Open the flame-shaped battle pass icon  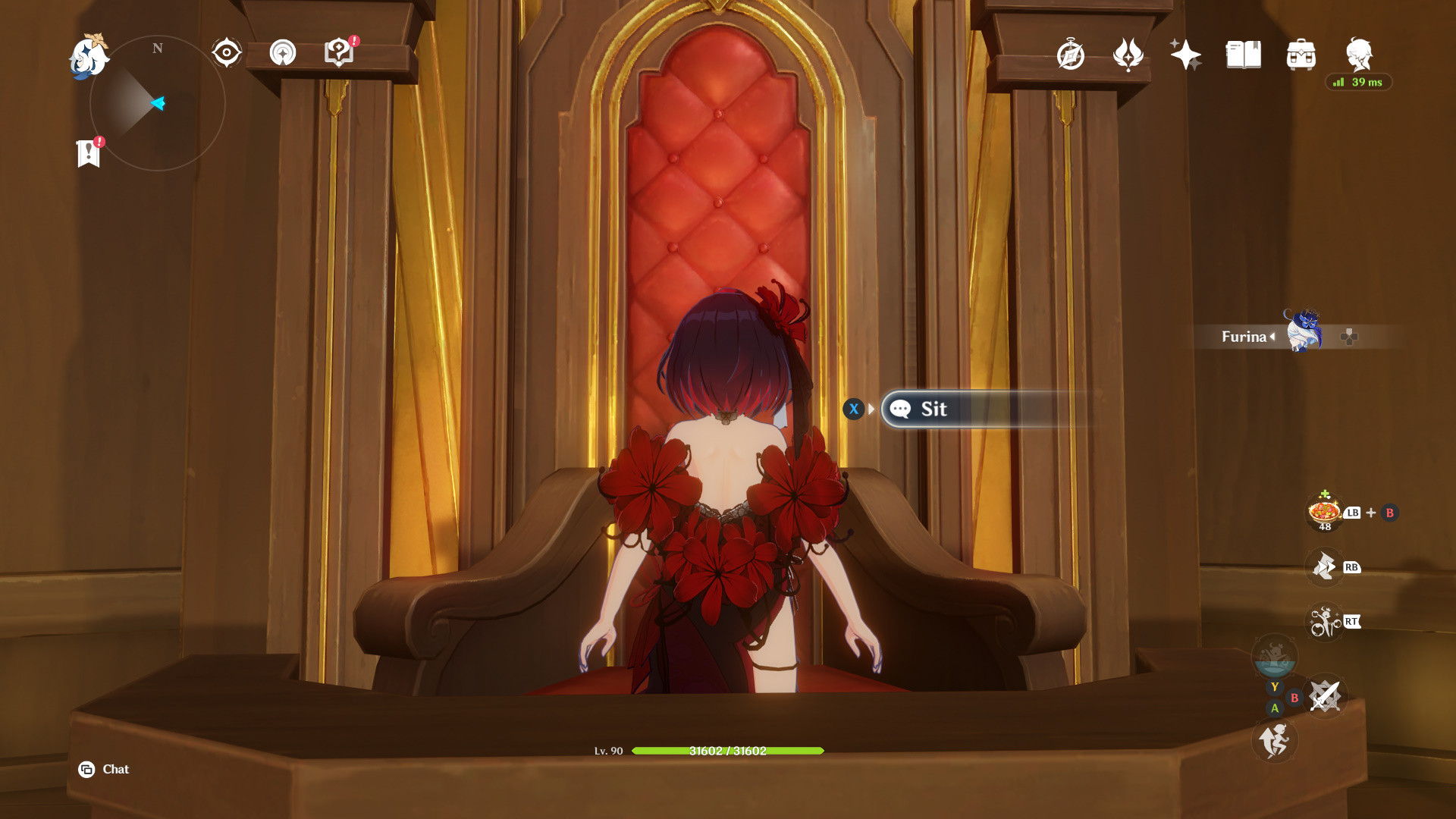[1128, 55]
